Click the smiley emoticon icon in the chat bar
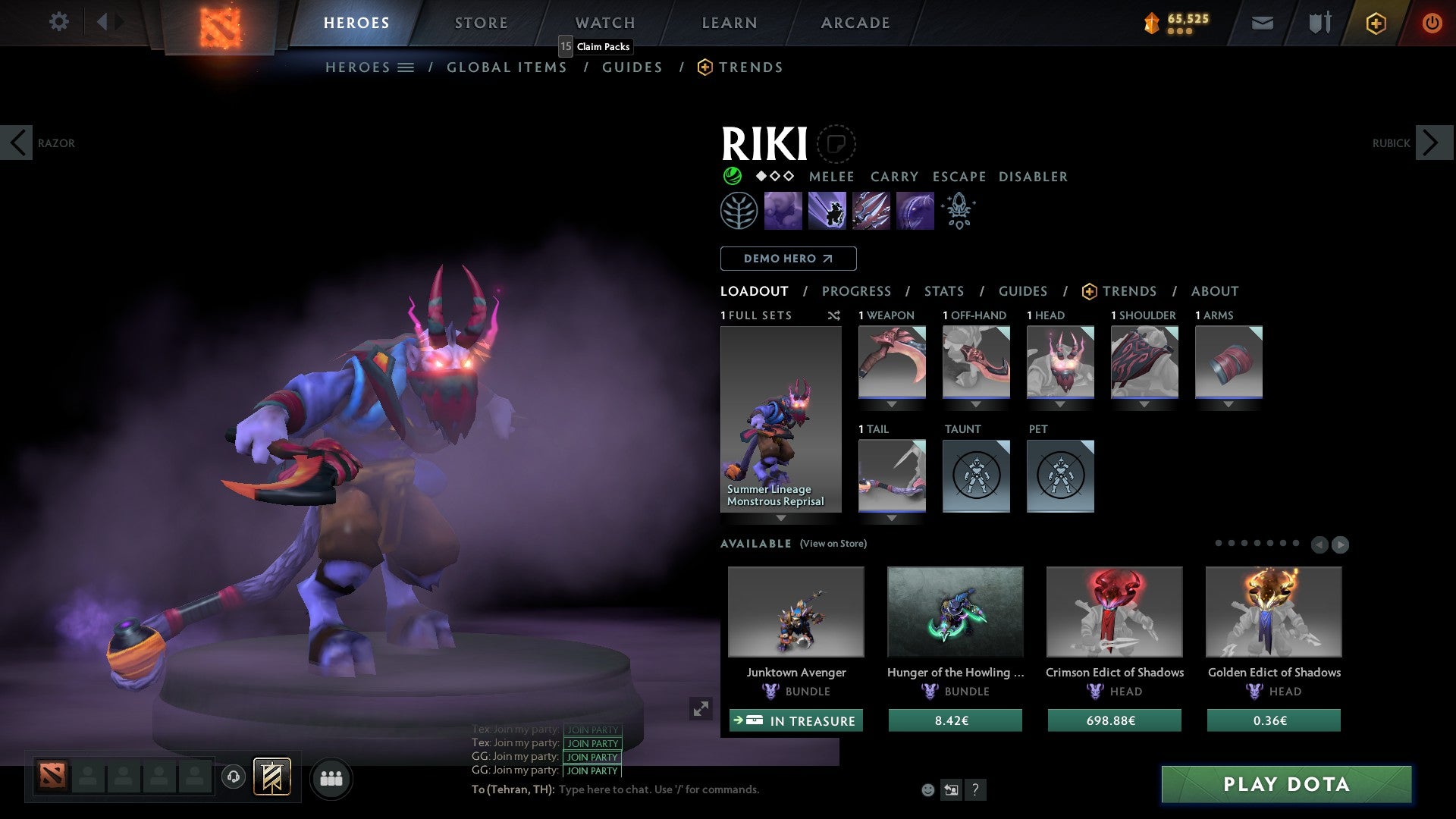 [x=927, y=789]
